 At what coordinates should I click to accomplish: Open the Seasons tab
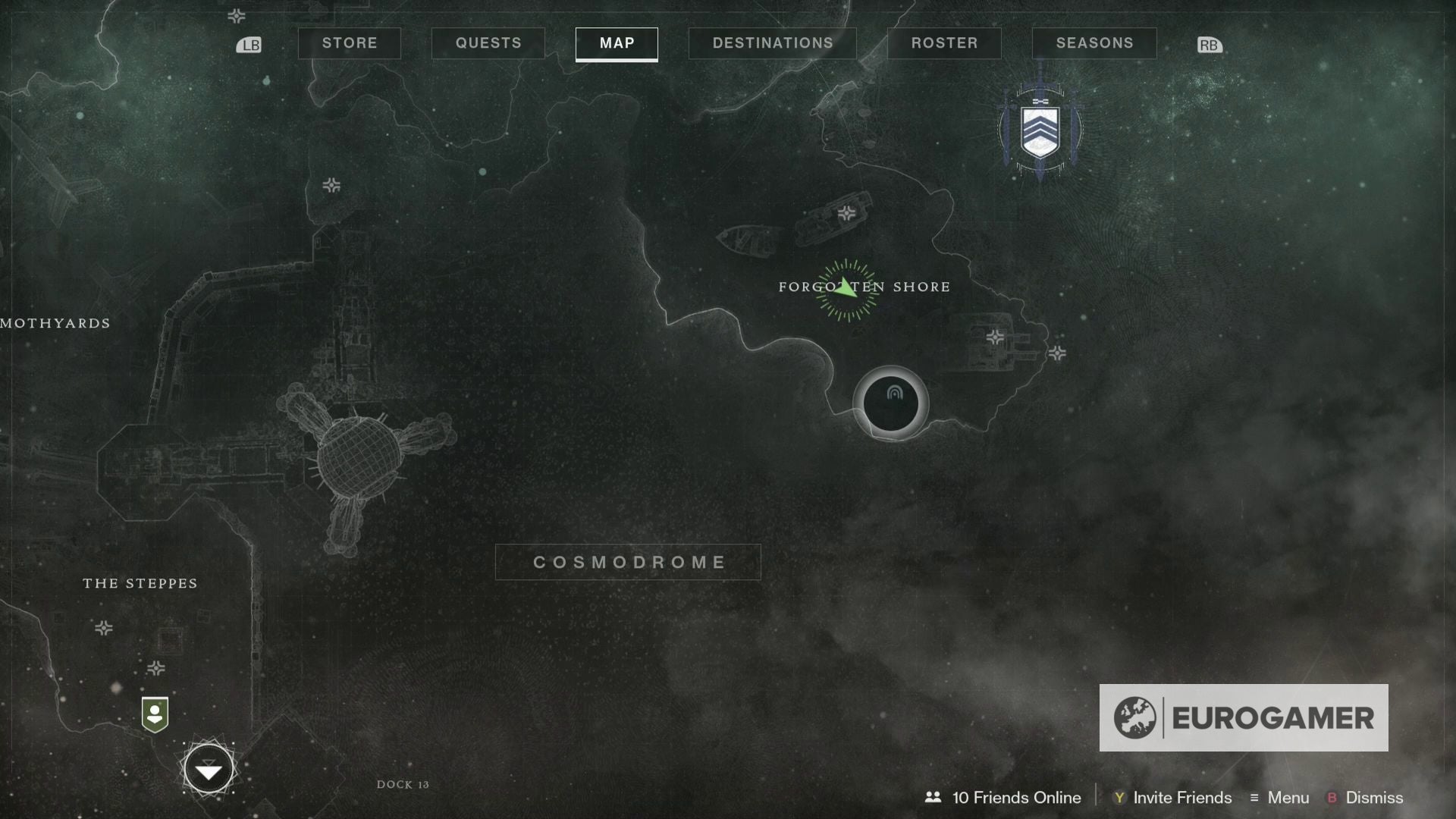1094,42
